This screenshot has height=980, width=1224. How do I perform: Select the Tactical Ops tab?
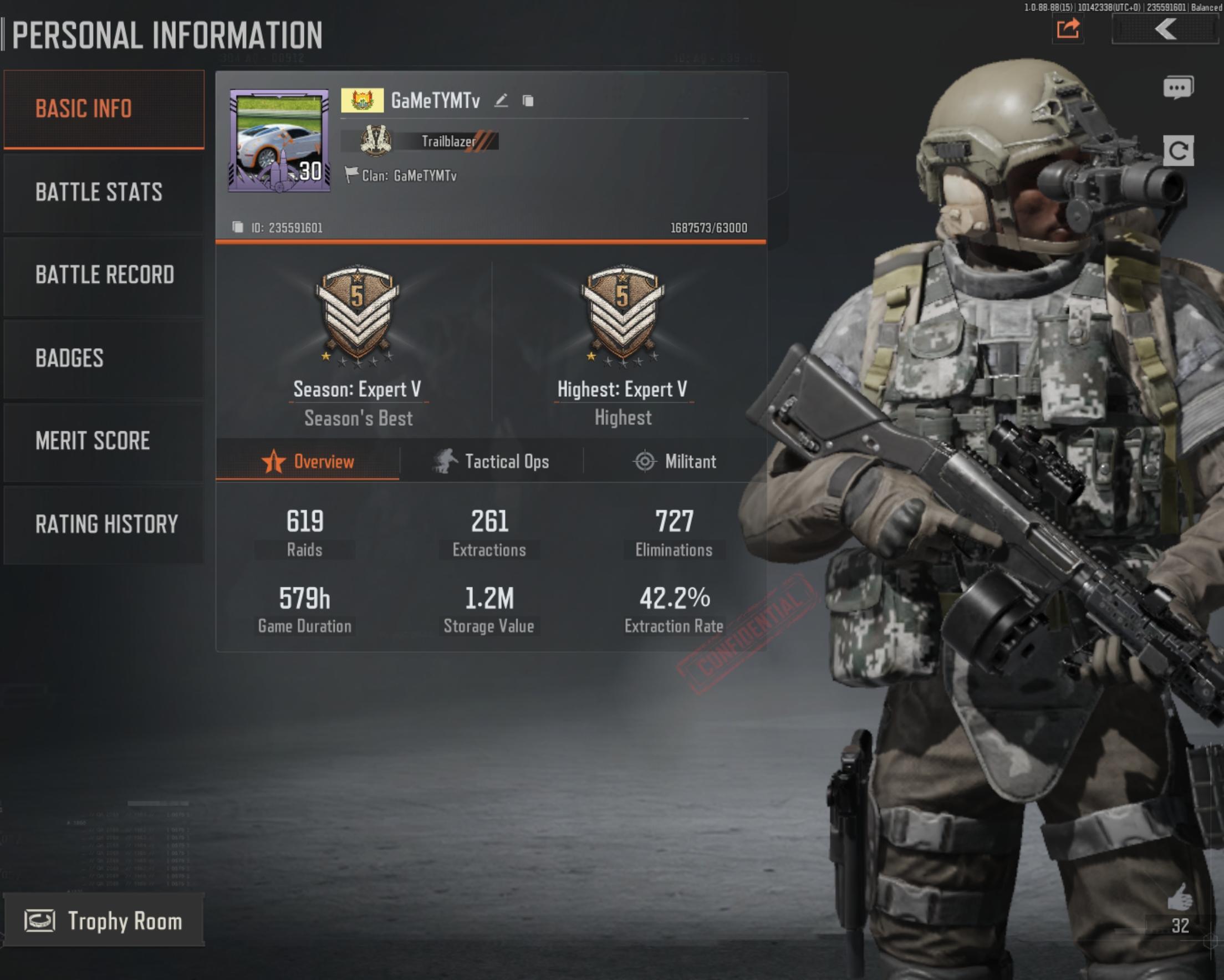click(x=492, y=461)
